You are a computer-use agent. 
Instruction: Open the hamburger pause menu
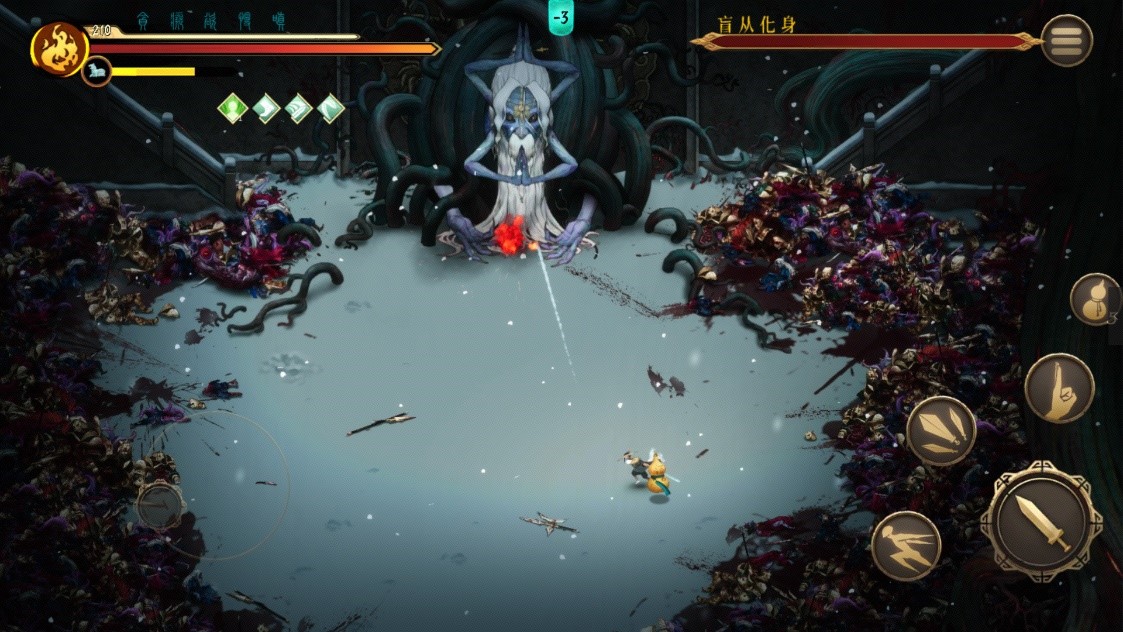pyautogui.click(x=1066, y=41)
